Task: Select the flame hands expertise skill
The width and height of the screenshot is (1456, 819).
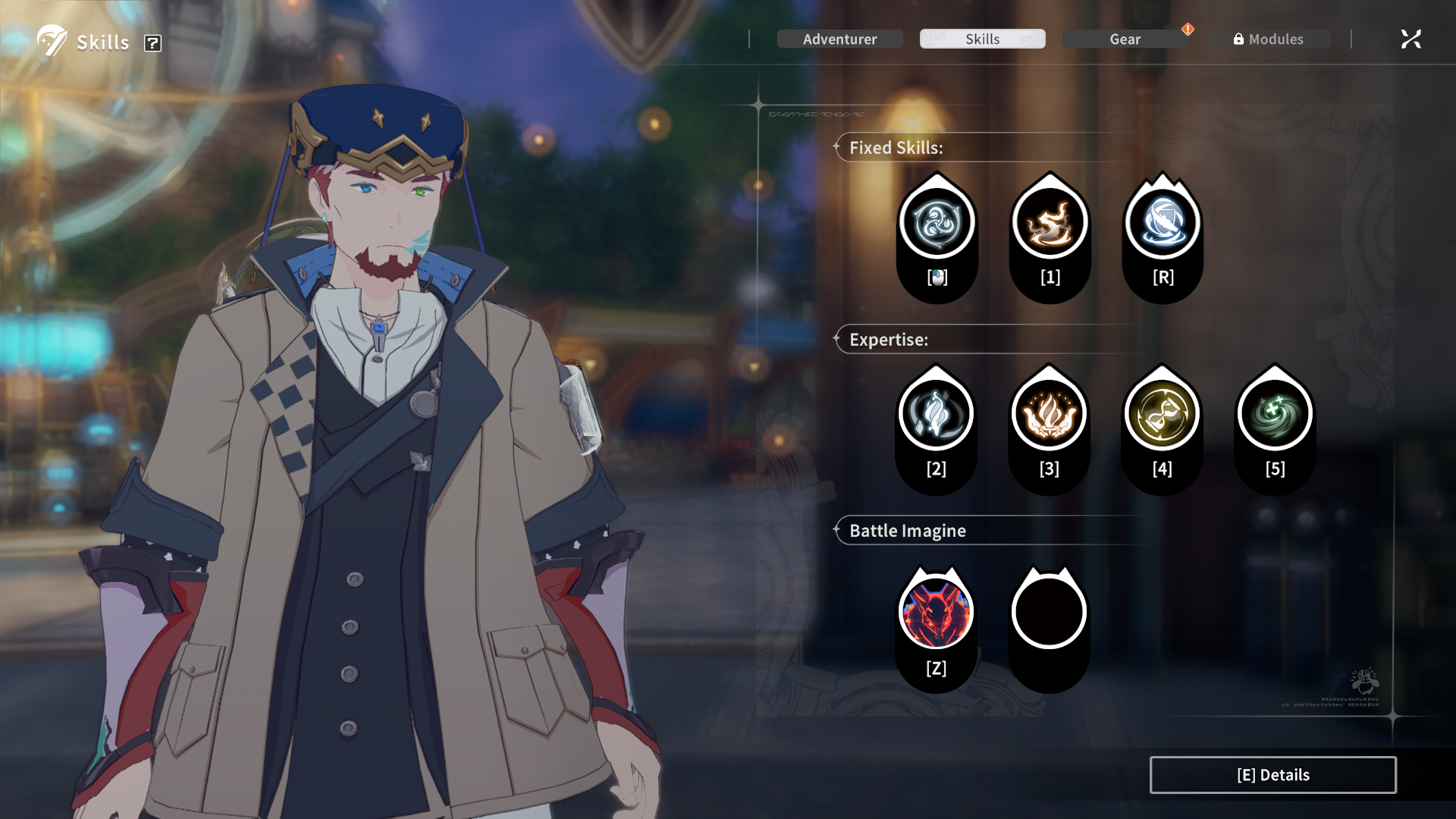Action: [1049, 415]
